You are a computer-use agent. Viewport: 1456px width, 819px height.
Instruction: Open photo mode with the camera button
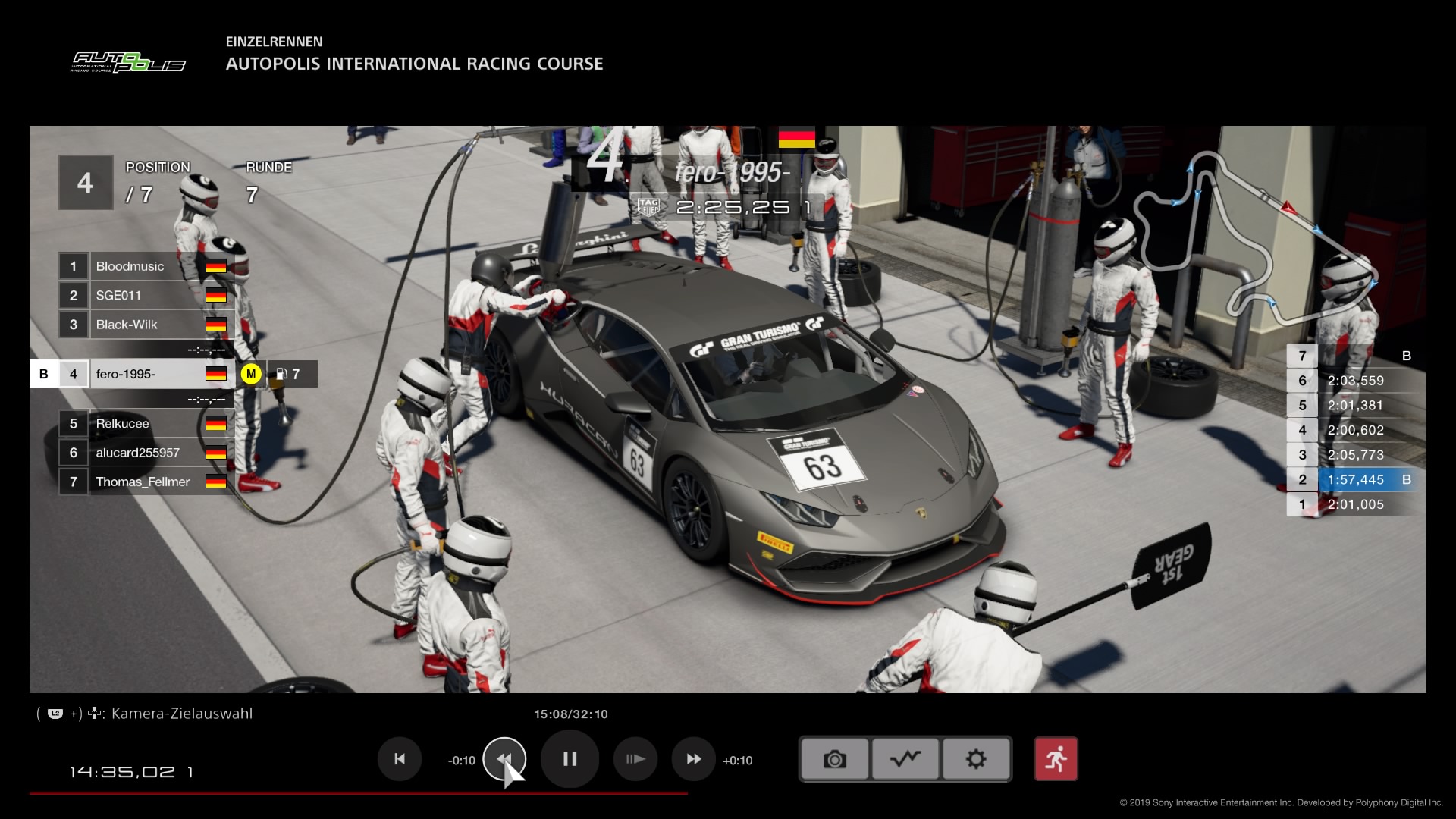pyautogui.click(x=834, y=759)
